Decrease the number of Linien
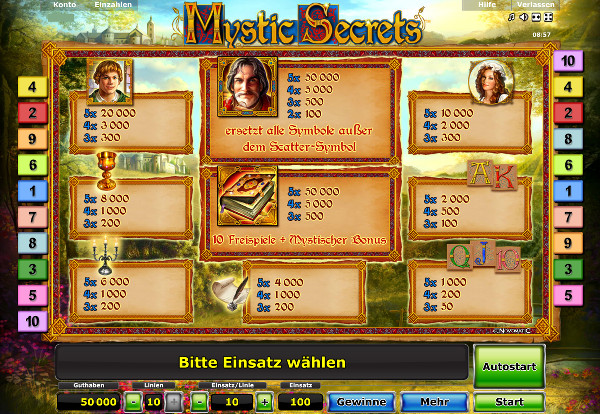The width and height of the screenshot is (600, 414). coord(133,402)
